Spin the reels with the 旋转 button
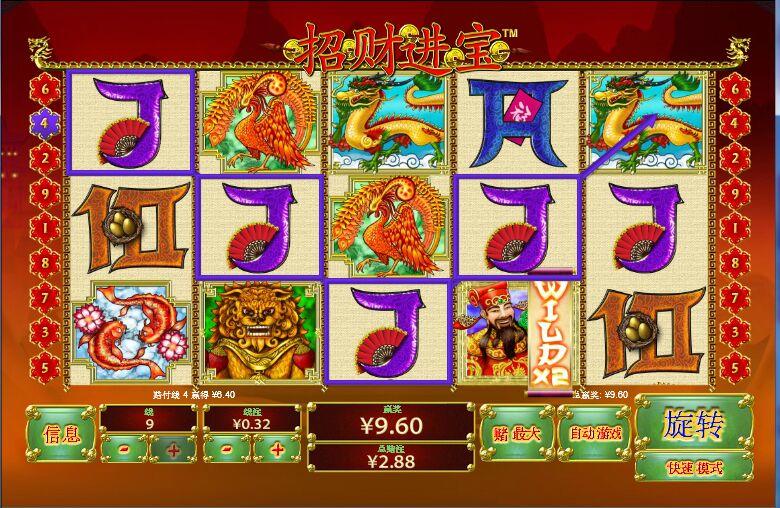The image size is (780, 508). click(x=693, y=426)
